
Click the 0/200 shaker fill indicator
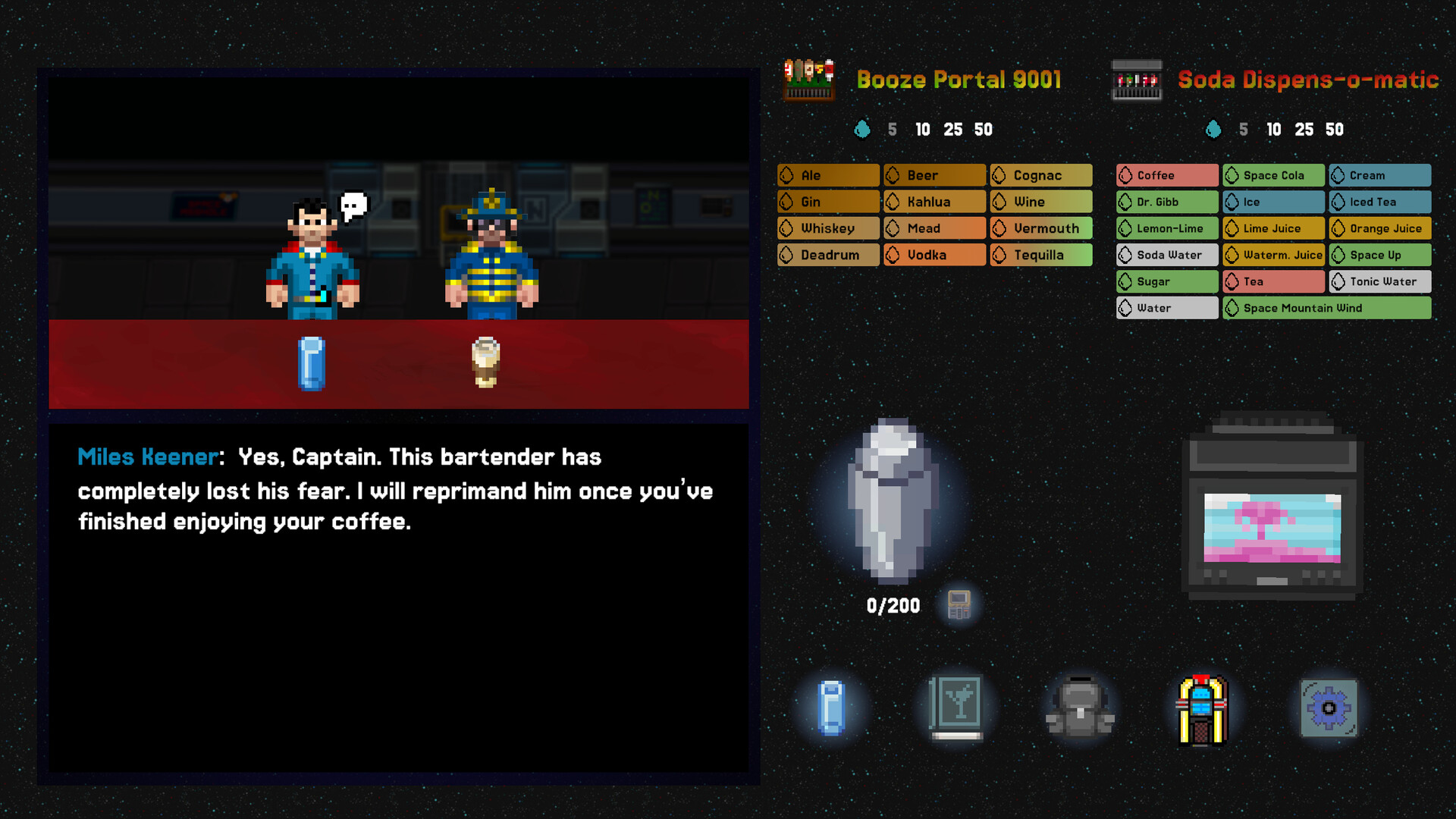893,604
